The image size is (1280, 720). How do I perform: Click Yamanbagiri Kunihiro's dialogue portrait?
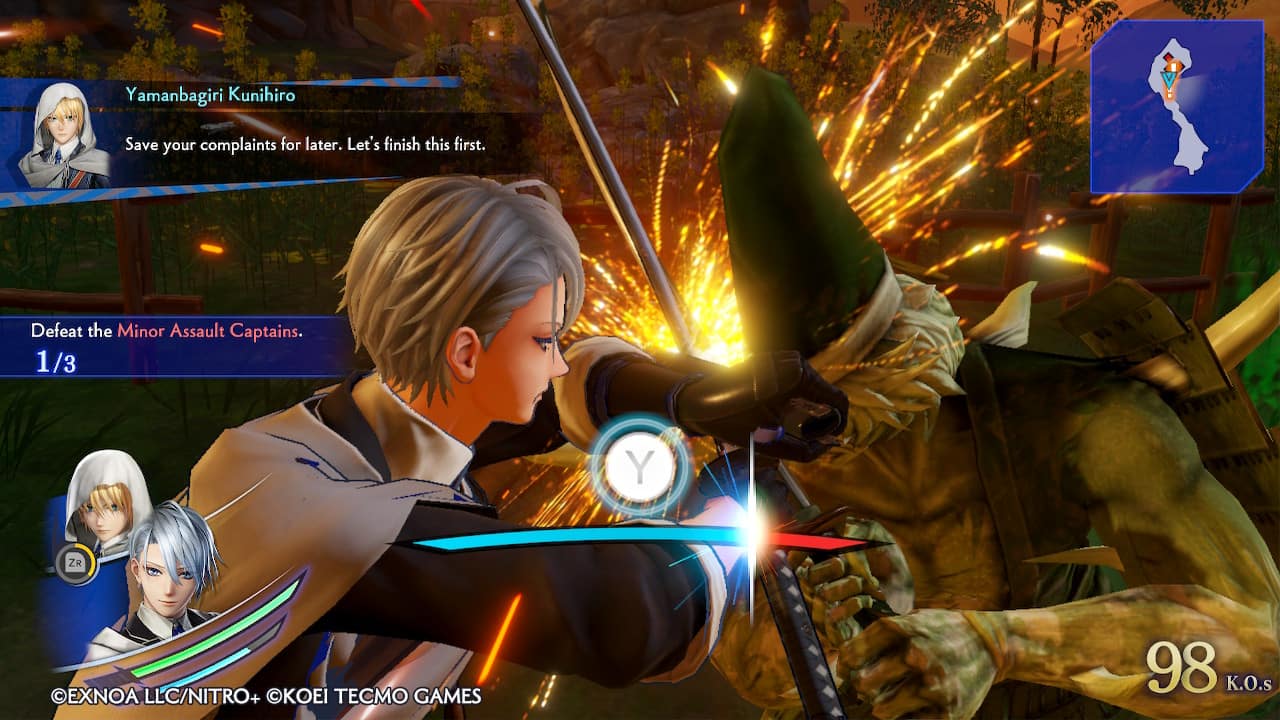click(x=63, y=135)
